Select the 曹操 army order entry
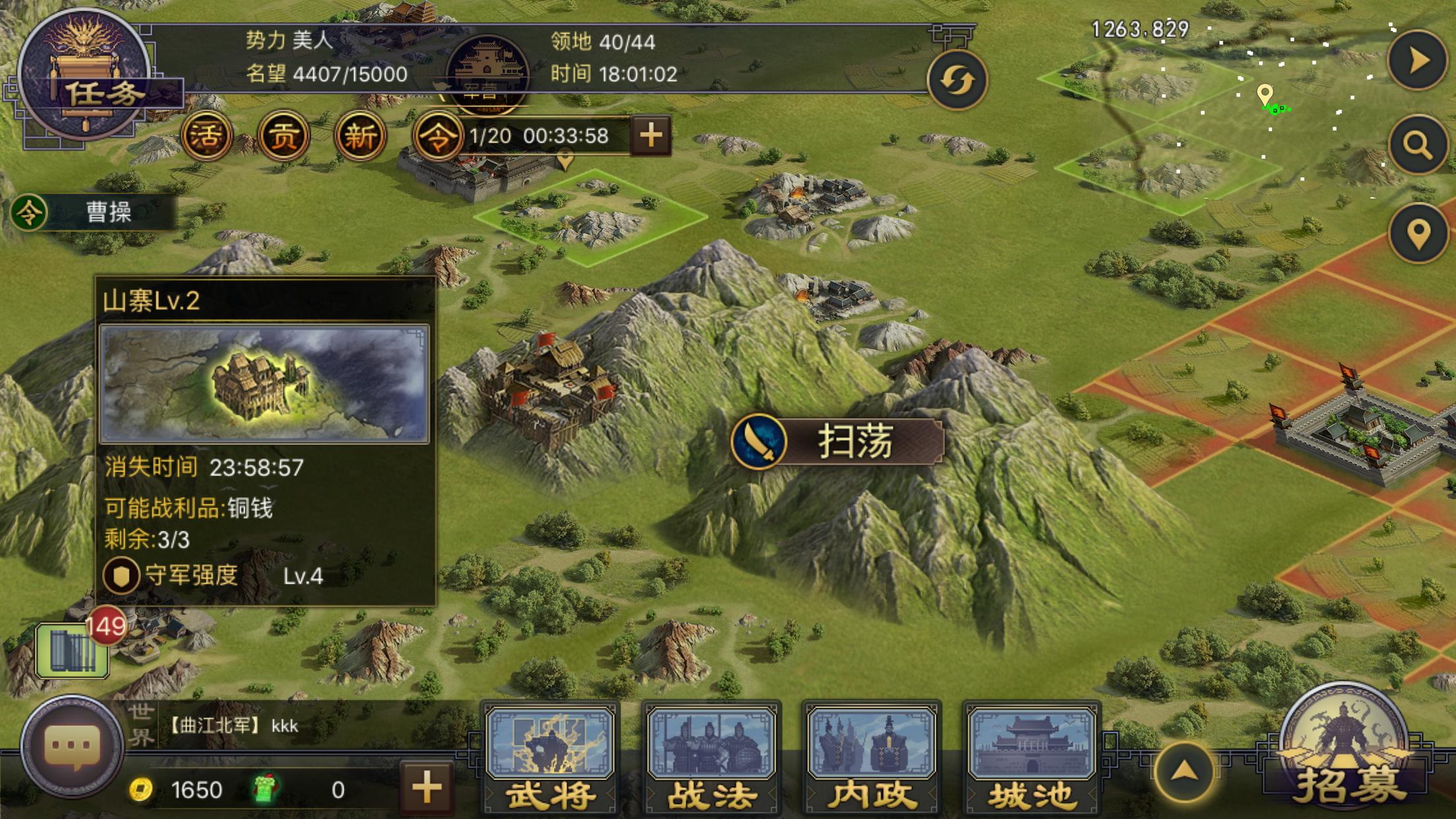This screenshot has height=819, width=1456. tap(94, 212)
